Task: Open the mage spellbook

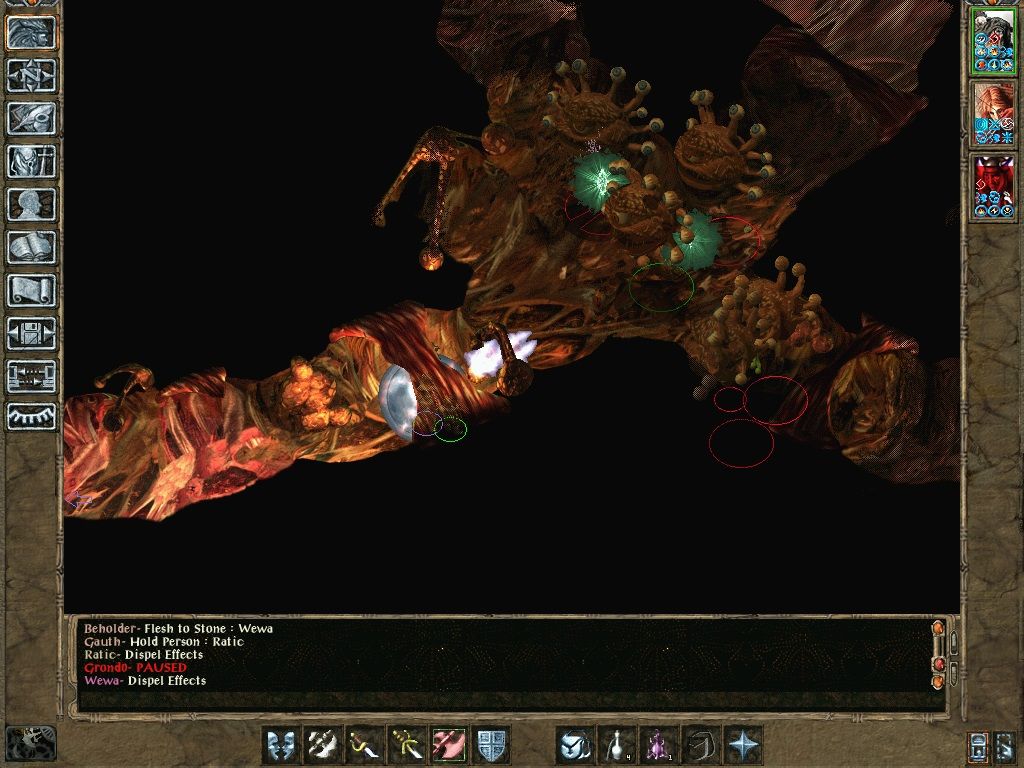Action: coord(31,248)
